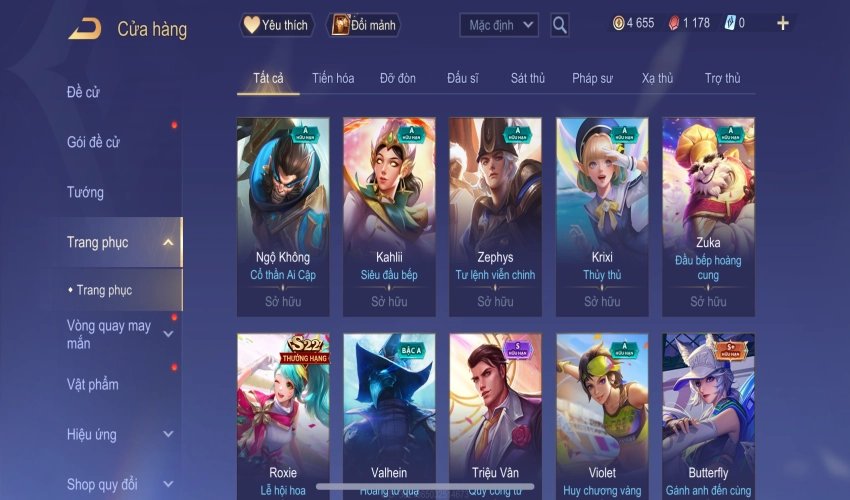This screenshot has width=850, height=500.
Task: Select Tướng in the side menu
Action: pyautogui.click(x=86, y=192)
